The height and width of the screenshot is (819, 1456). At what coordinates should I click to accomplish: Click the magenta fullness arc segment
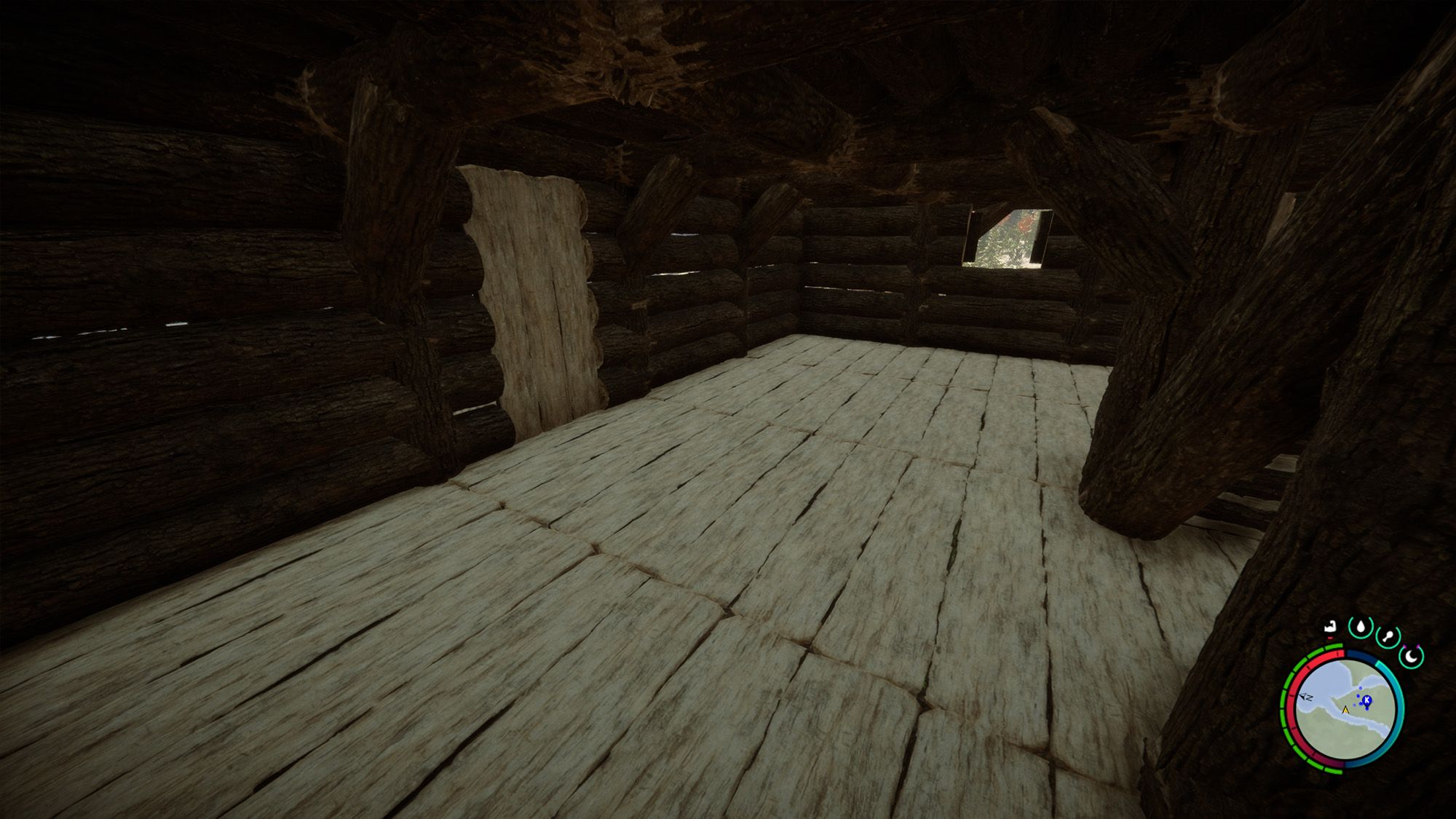click(1333, 764)
